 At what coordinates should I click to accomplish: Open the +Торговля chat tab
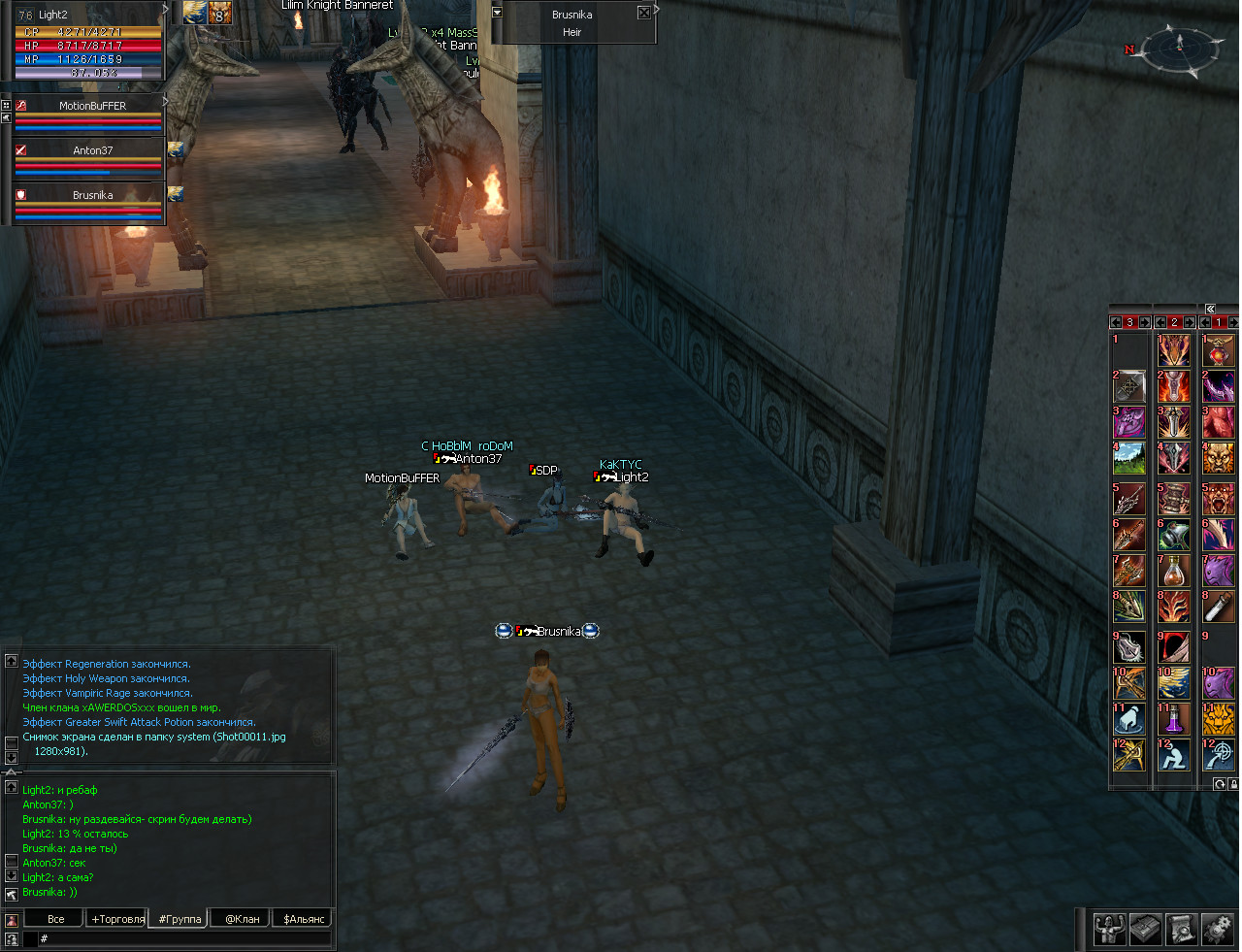(117, 918)
